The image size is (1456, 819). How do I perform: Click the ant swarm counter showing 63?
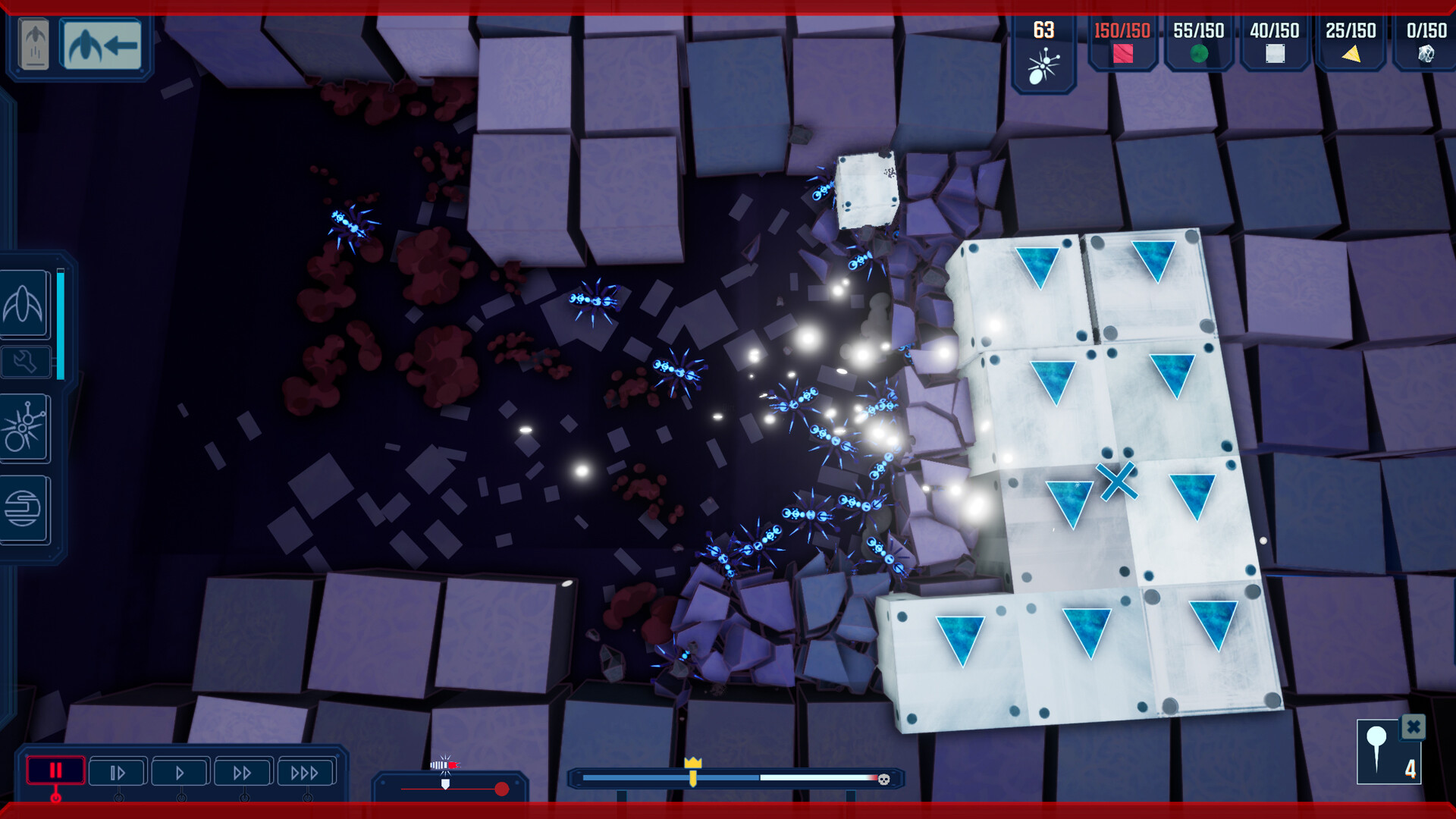click(x=1044, y=49)
